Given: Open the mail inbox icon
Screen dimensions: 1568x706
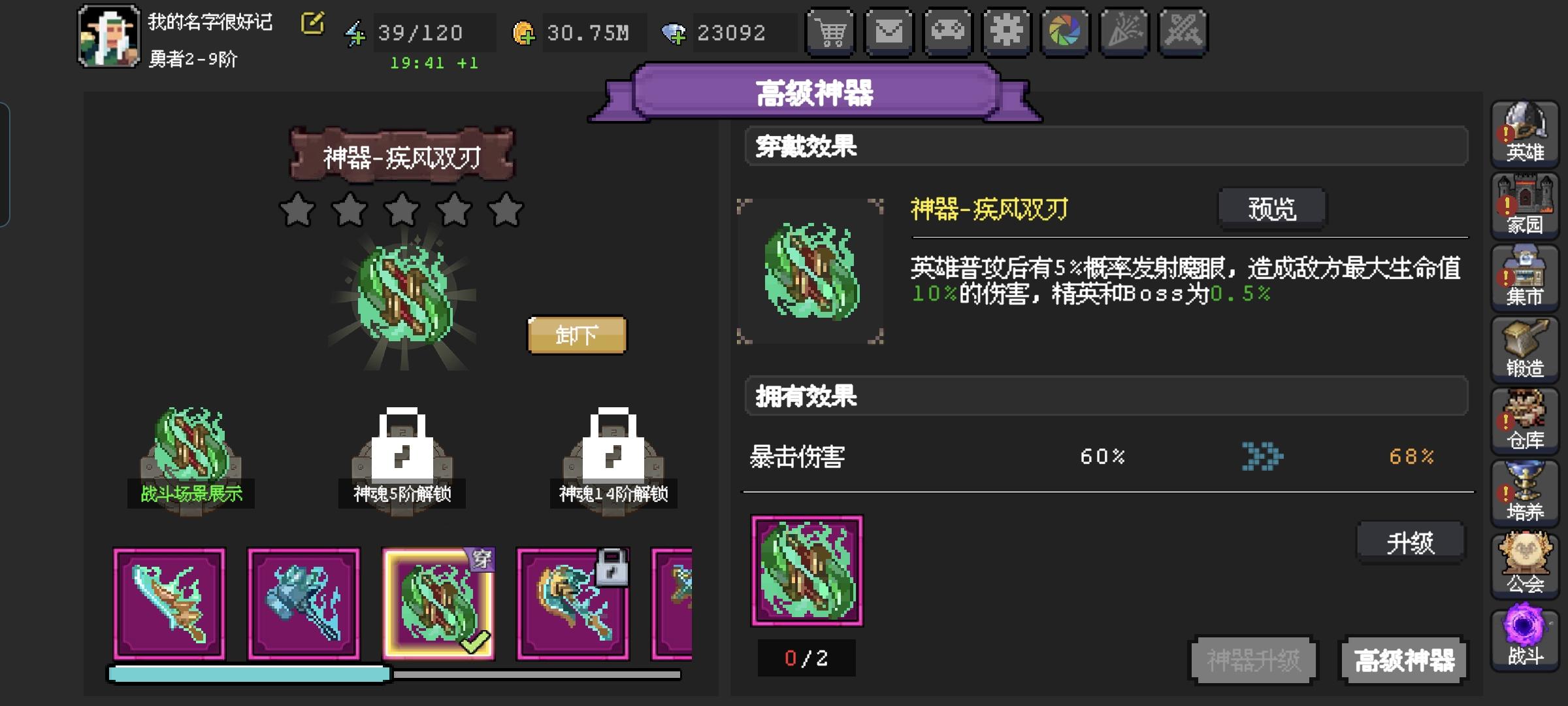Looking at the screenshot, I should pyautogui.click(x=889, y=31).
